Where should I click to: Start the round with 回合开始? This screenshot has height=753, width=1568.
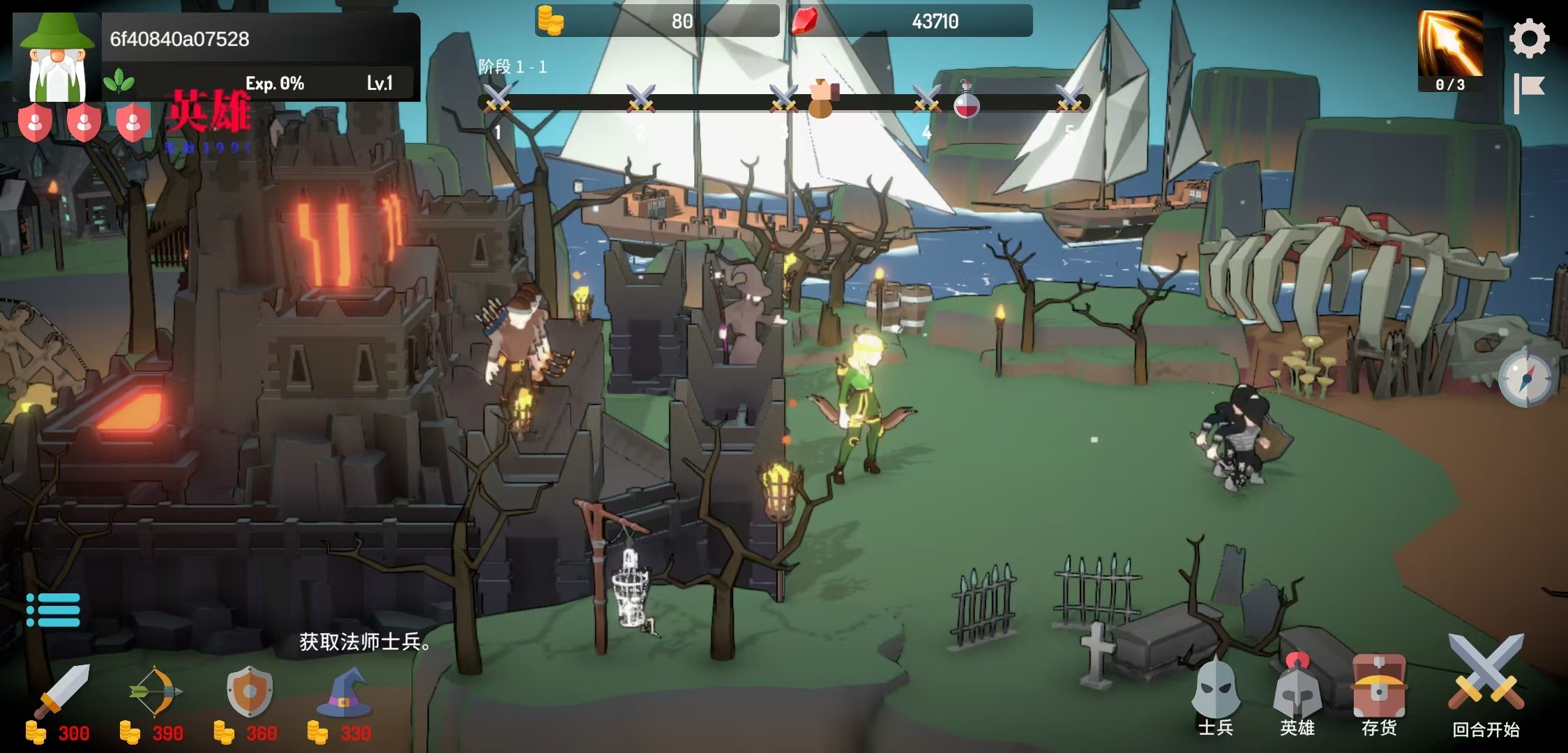(x=1486, y=687)
